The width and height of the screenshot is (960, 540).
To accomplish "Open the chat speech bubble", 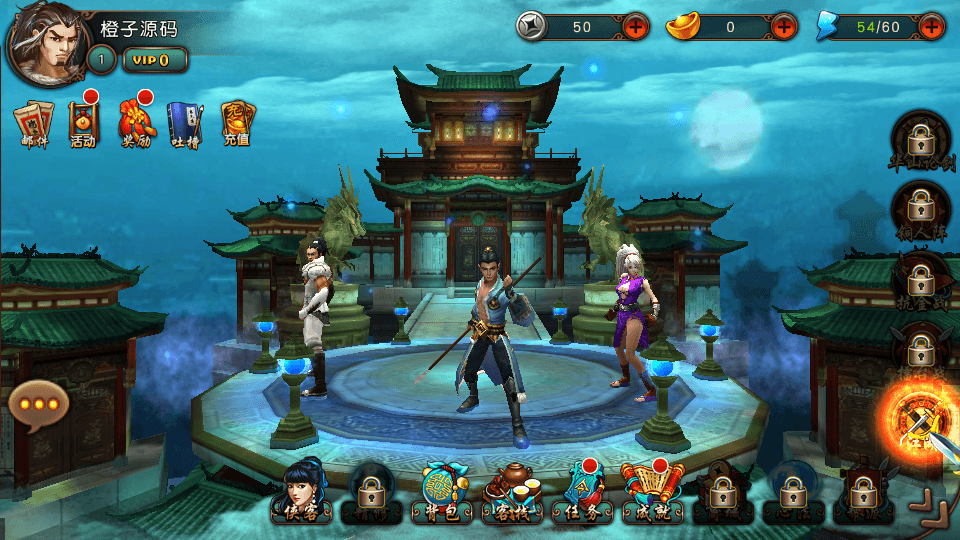I will coord(39,406).
